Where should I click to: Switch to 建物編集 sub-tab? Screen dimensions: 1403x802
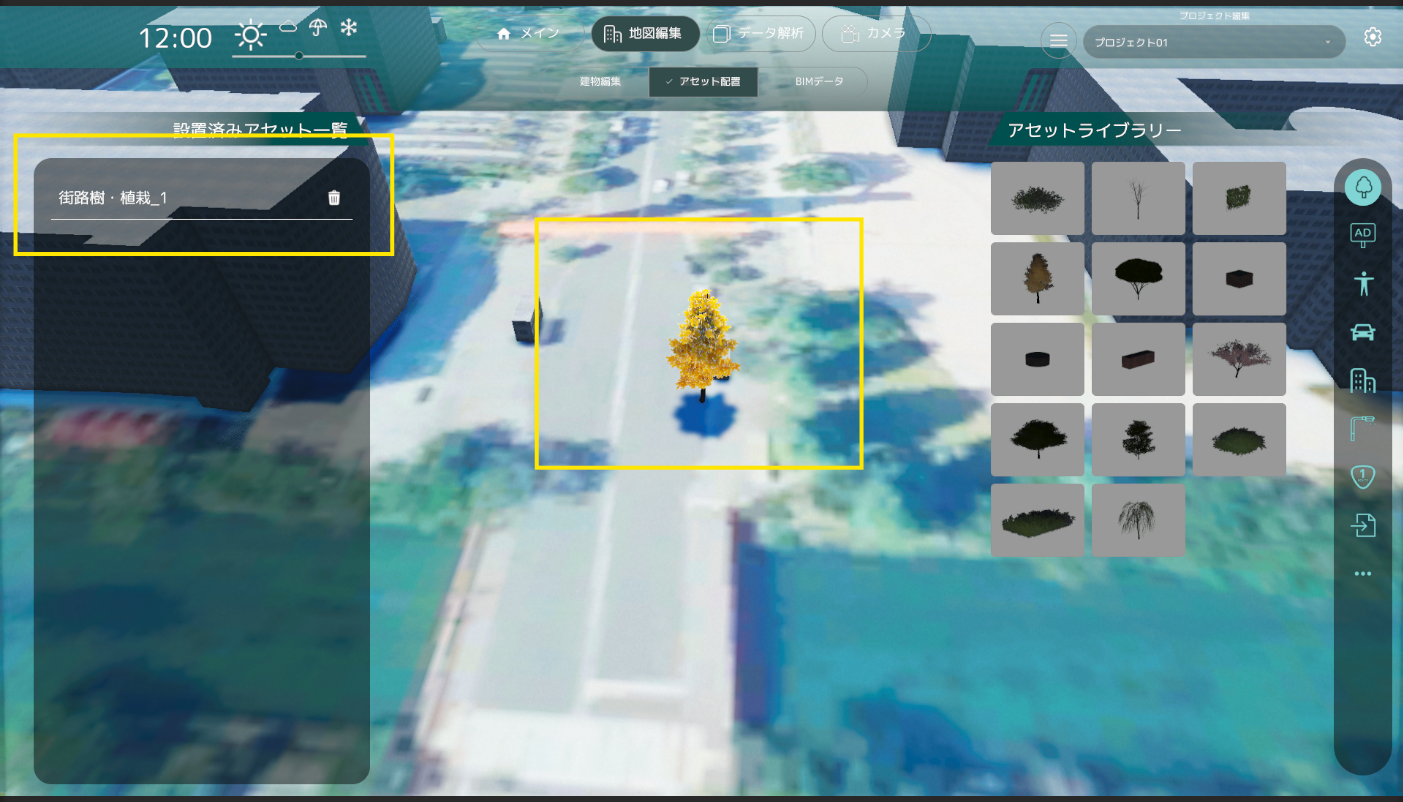point(600,81)
